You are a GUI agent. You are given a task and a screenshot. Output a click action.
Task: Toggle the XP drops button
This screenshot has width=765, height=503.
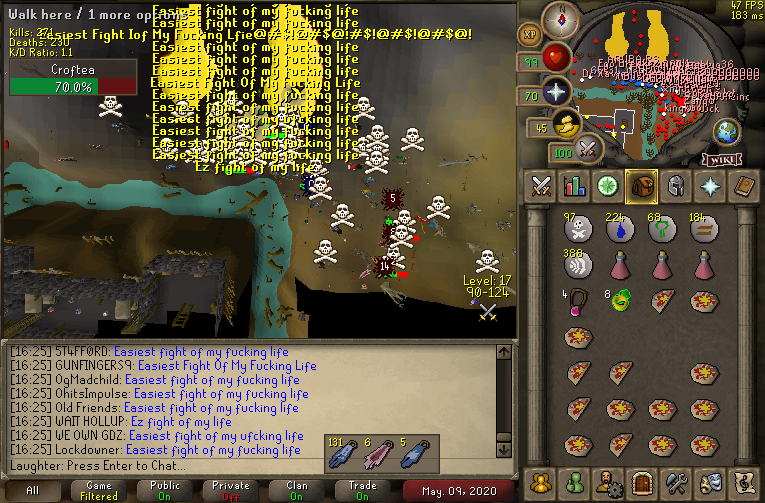(x=529, y=34)
